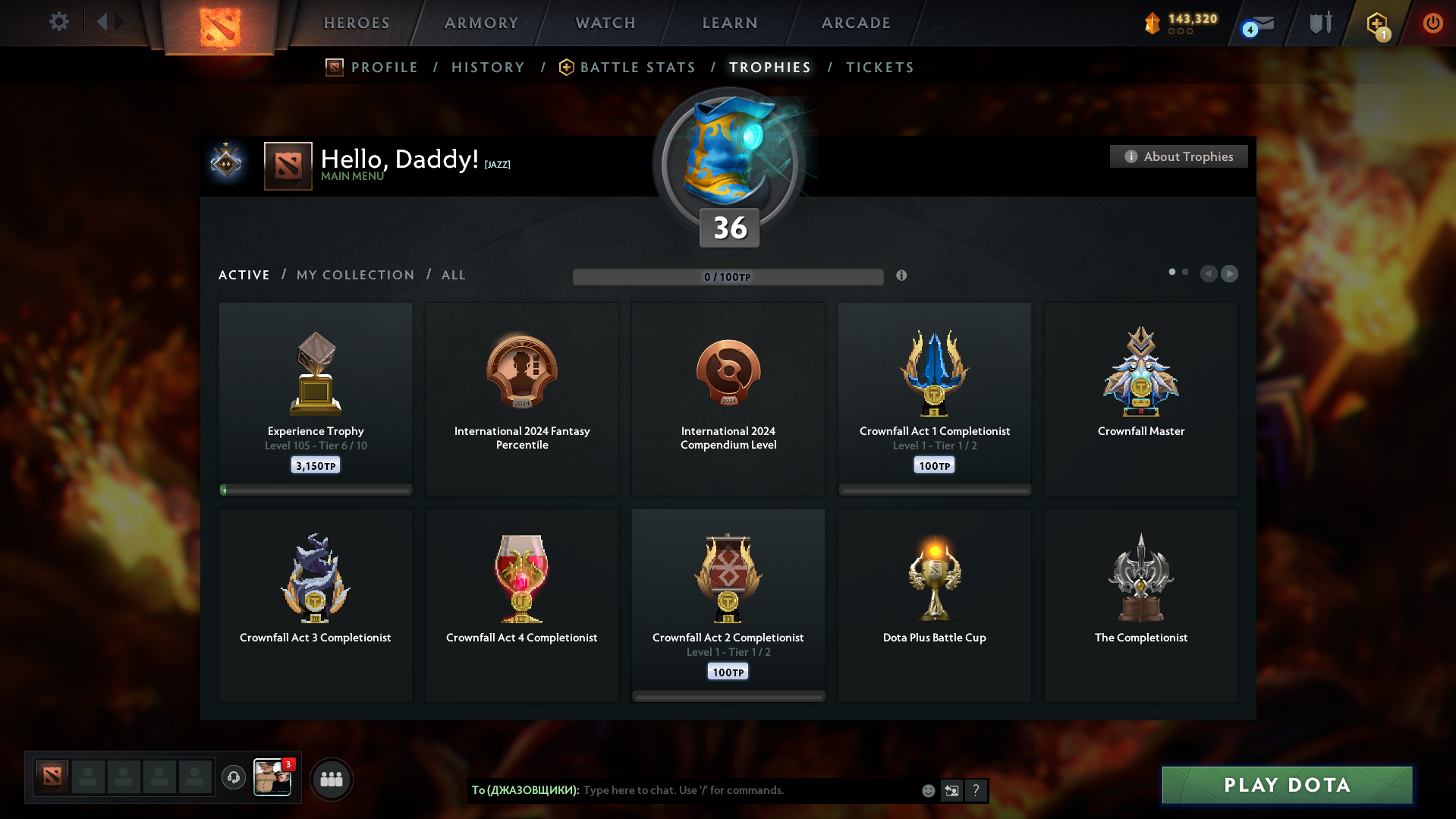Image resolution: width=1456 pixels, height=819 pixels.
Task: Click the screenshot share icon beside chat
Action: (951, 790)
